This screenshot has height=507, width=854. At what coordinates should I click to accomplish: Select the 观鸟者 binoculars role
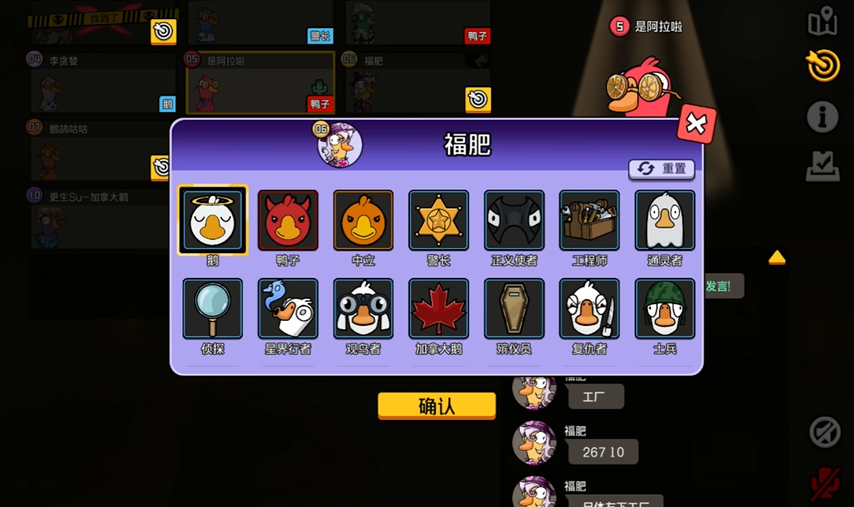tap(363, 309)
